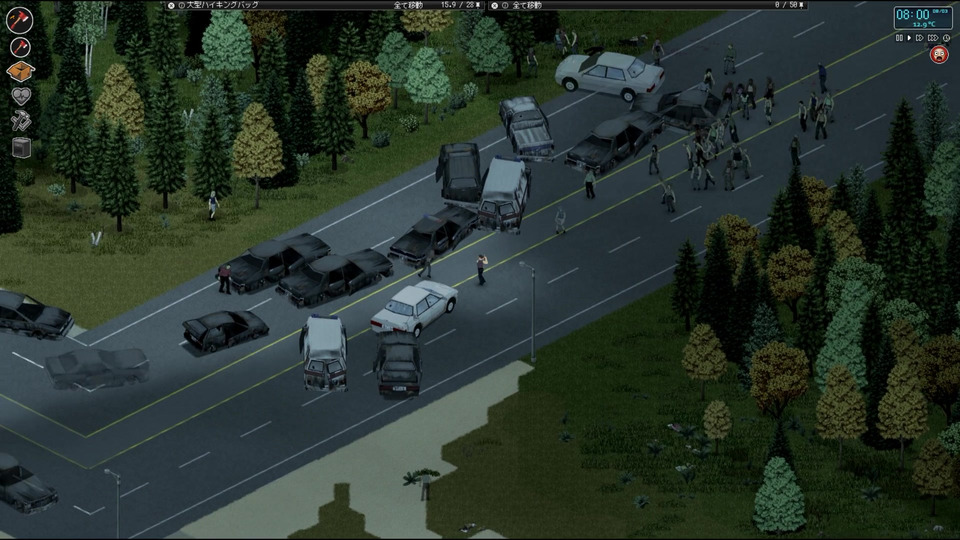Click the clock wait-speed button
The width and height of the screenshot is (960, 540).
pyautogui.click(x=945, y=38)
